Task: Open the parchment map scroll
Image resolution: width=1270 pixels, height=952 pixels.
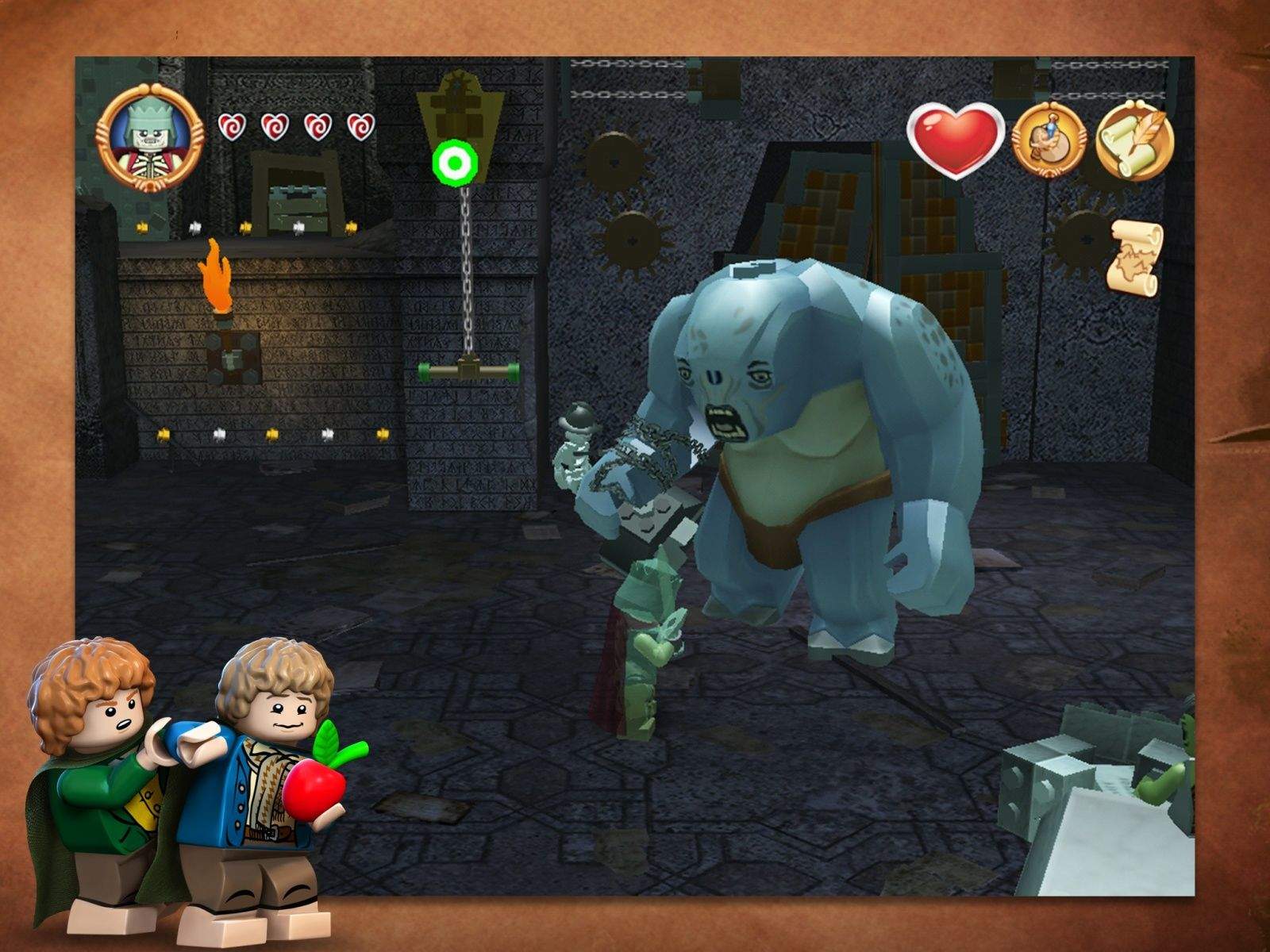Action: 1137,259
